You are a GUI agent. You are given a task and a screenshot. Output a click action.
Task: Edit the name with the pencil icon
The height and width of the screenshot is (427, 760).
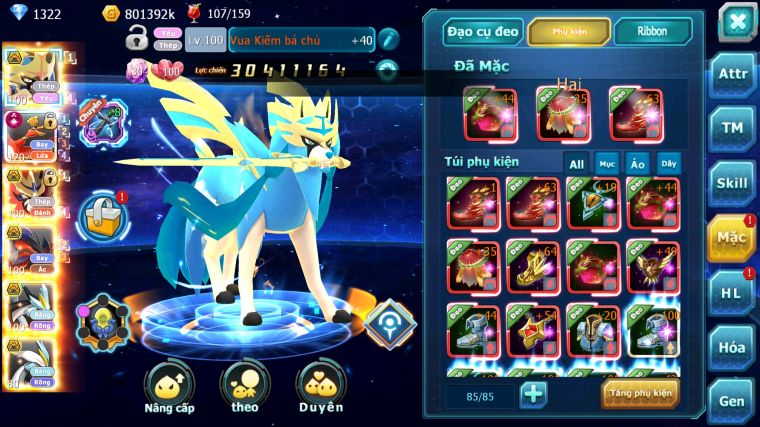389,40
